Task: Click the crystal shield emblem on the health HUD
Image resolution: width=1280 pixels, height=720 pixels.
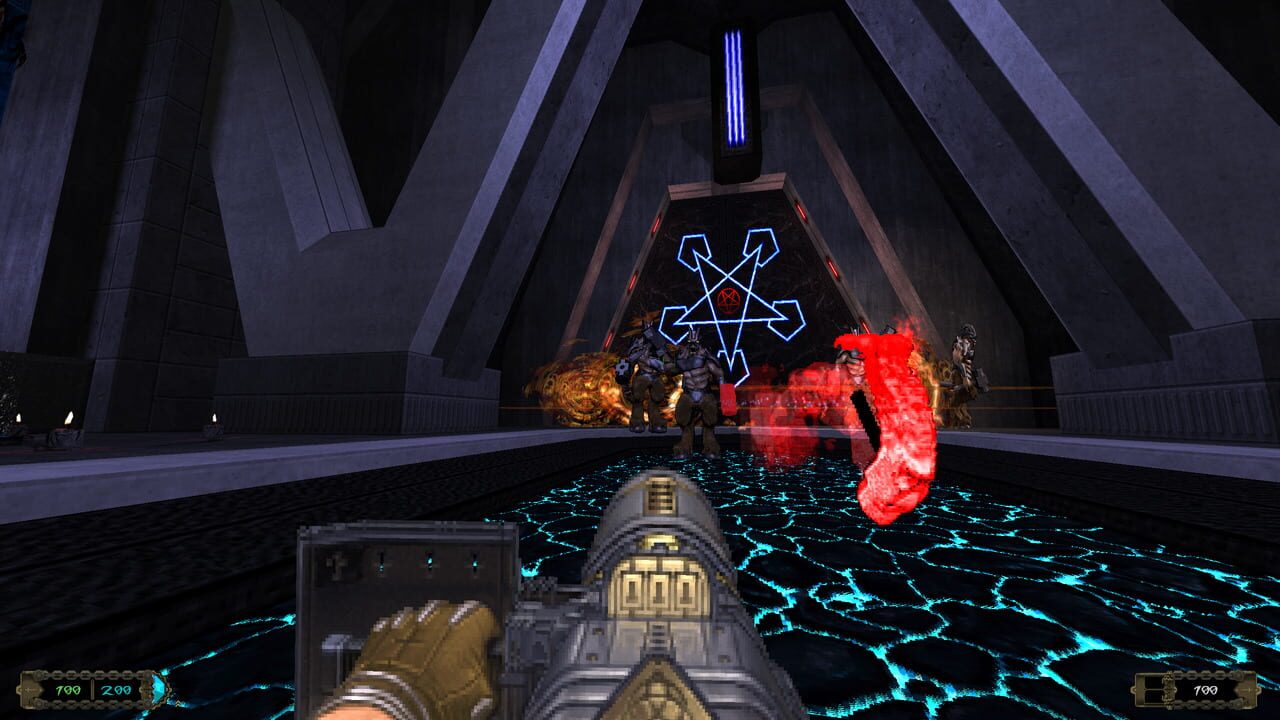Action: pos(157,690)
